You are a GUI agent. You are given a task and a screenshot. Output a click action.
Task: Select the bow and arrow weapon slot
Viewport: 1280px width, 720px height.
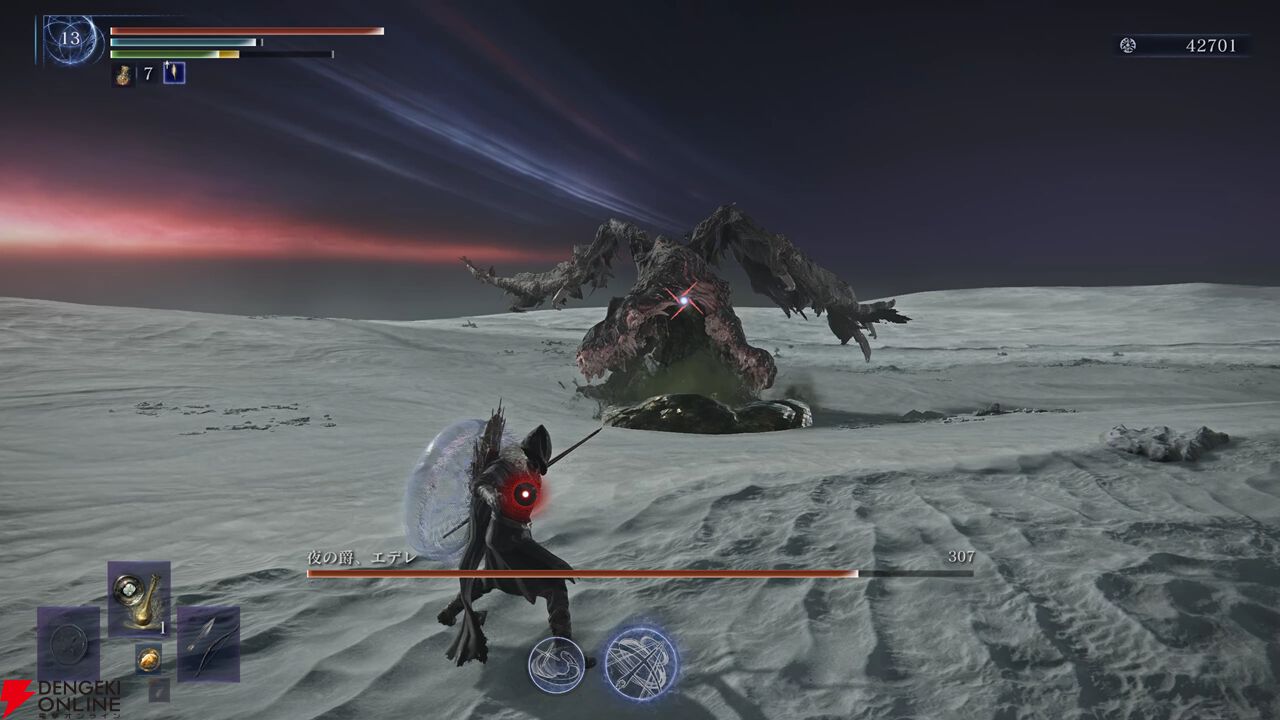(x=208, y=643)
